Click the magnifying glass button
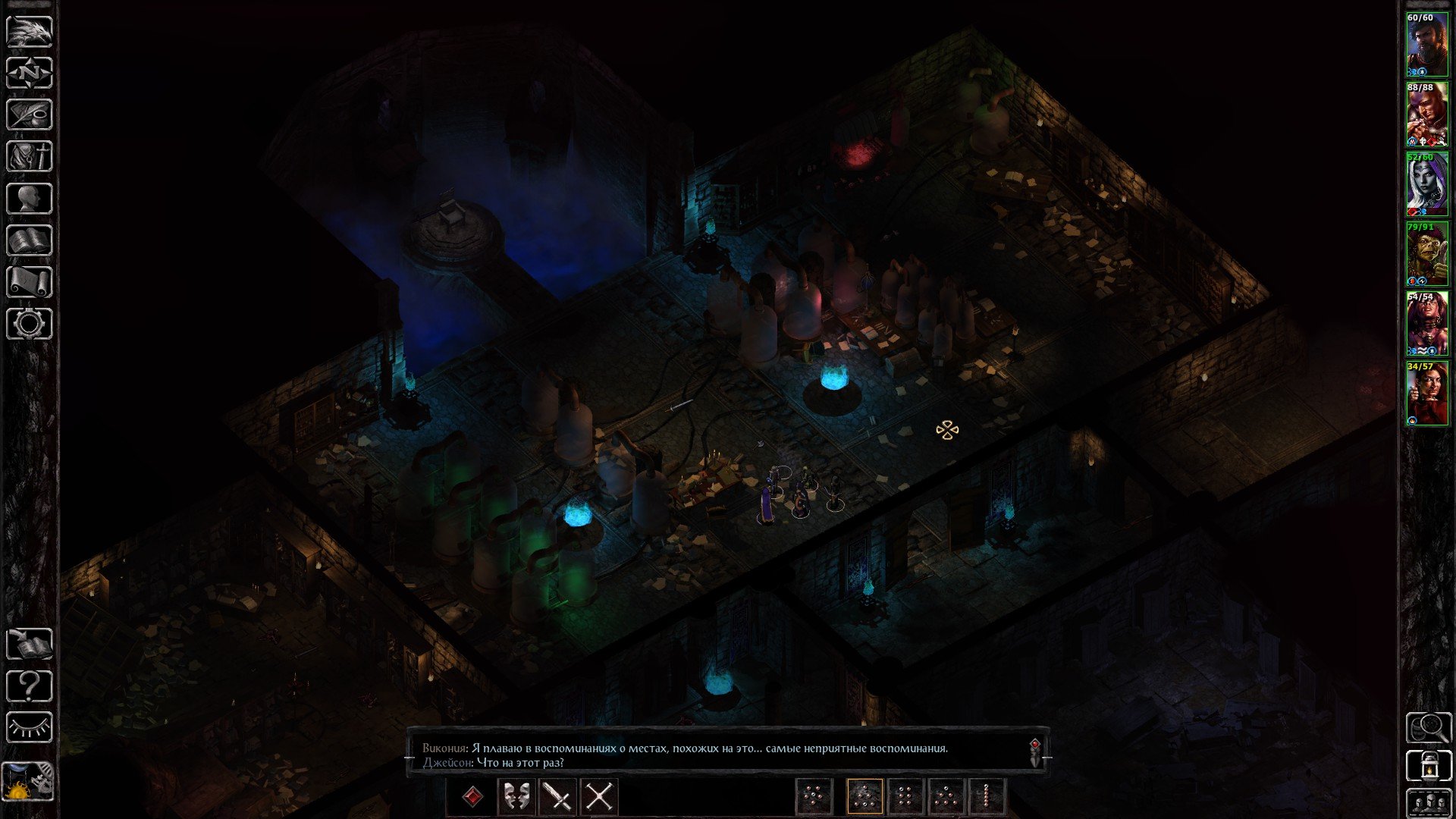The image size is (1456, 819). [x=1429, y=728]
